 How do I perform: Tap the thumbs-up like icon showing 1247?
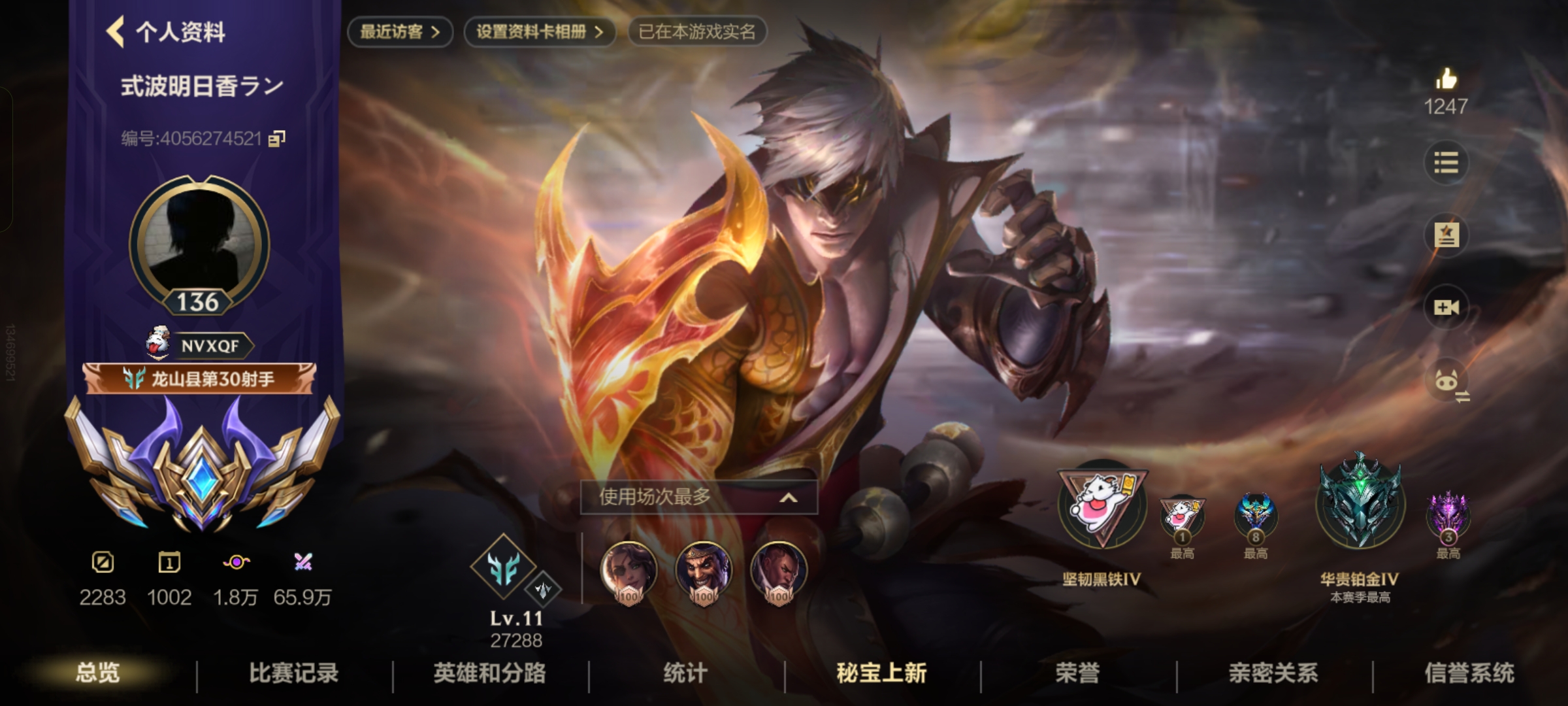pos(1446,85)
